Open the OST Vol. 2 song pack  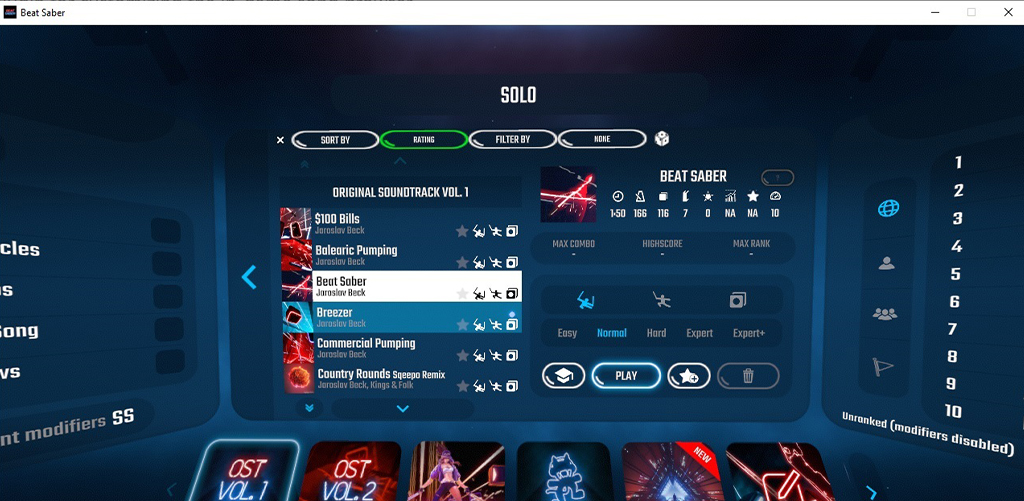coord(350,473)
